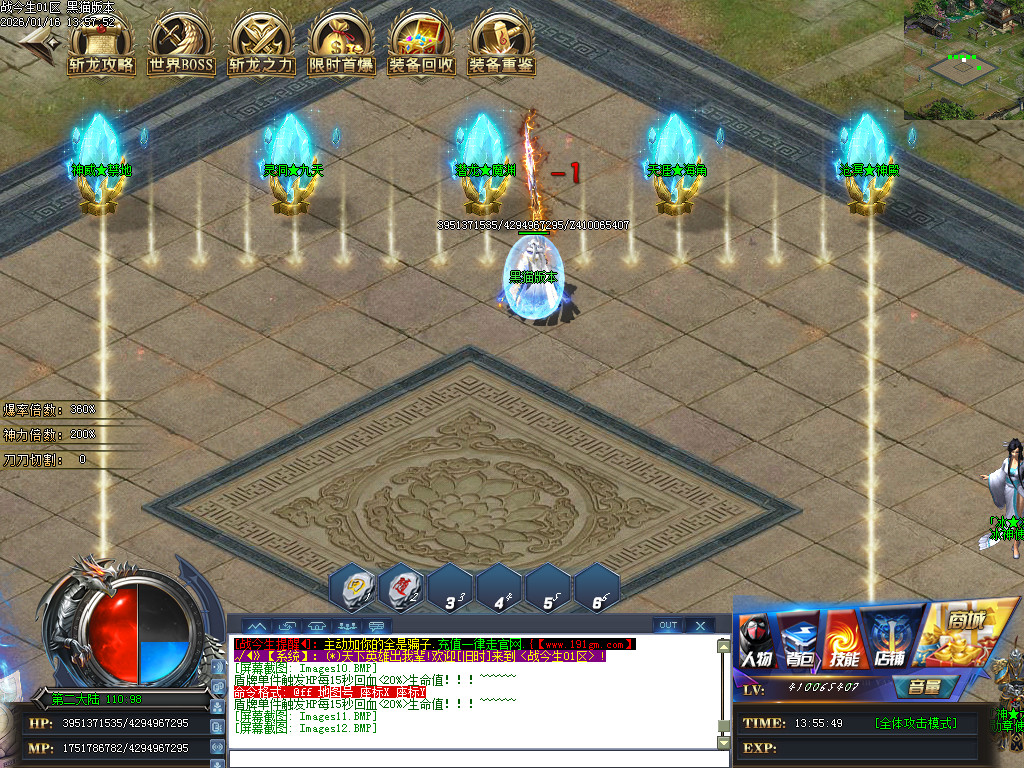Open 装备回收 equipment recycling
This screenshot has width=1024, height=768.
(x=421, y=45)
